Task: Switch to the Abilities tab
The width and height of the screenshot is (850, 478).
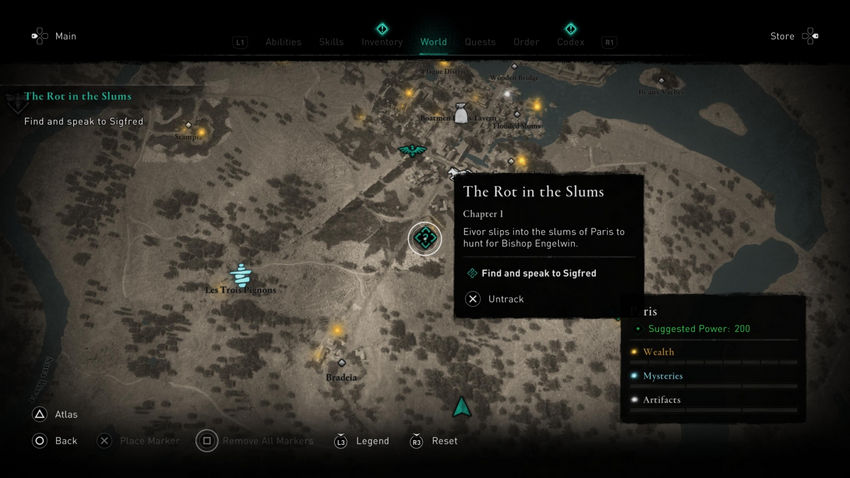Action: tap(284, 42)
